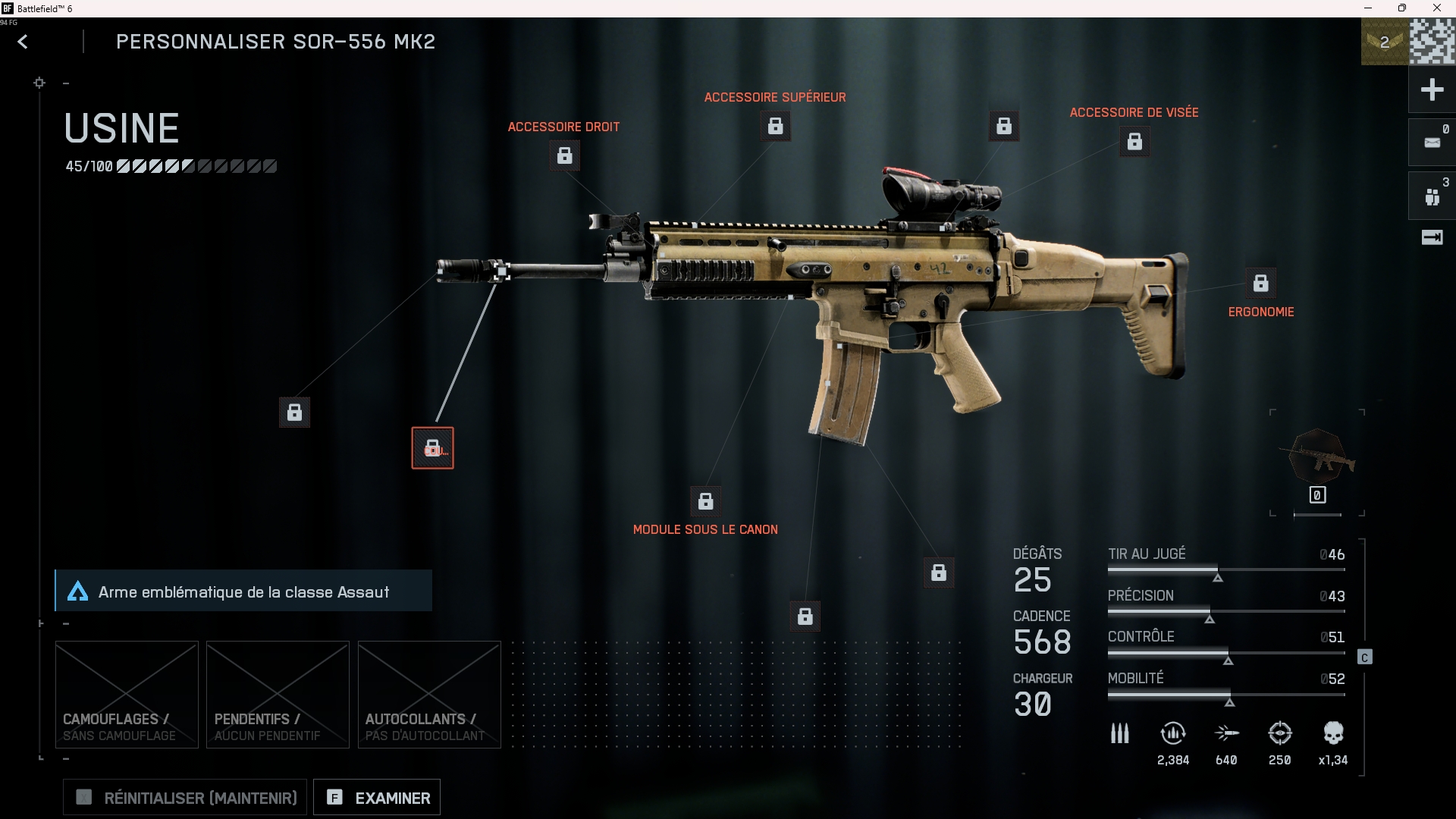
Task: Select the Module Sous le Canon slot
Action: [x=705, y=501]
